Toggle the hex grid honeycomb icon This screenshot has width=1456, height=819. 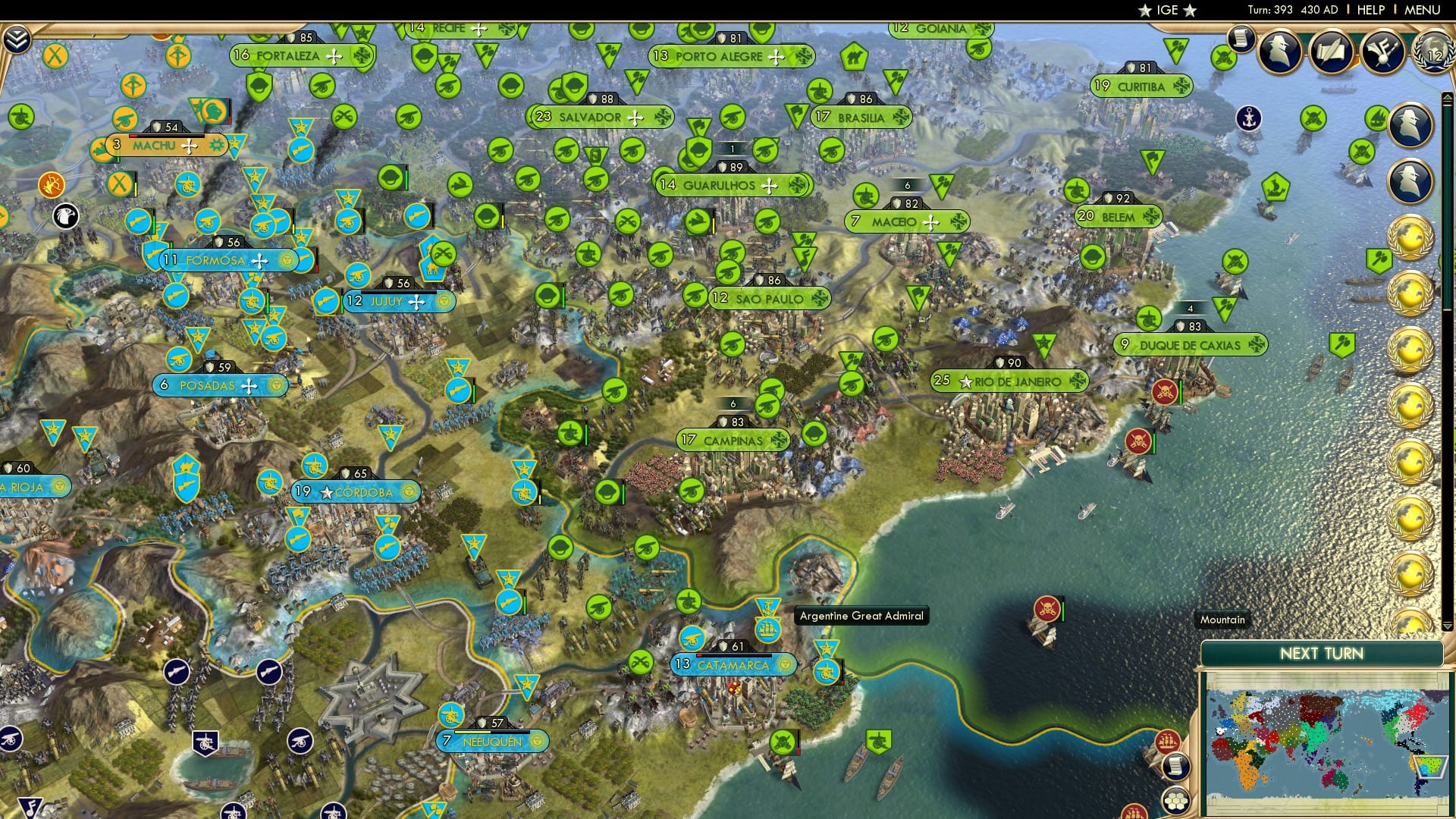pos(1176,801)
